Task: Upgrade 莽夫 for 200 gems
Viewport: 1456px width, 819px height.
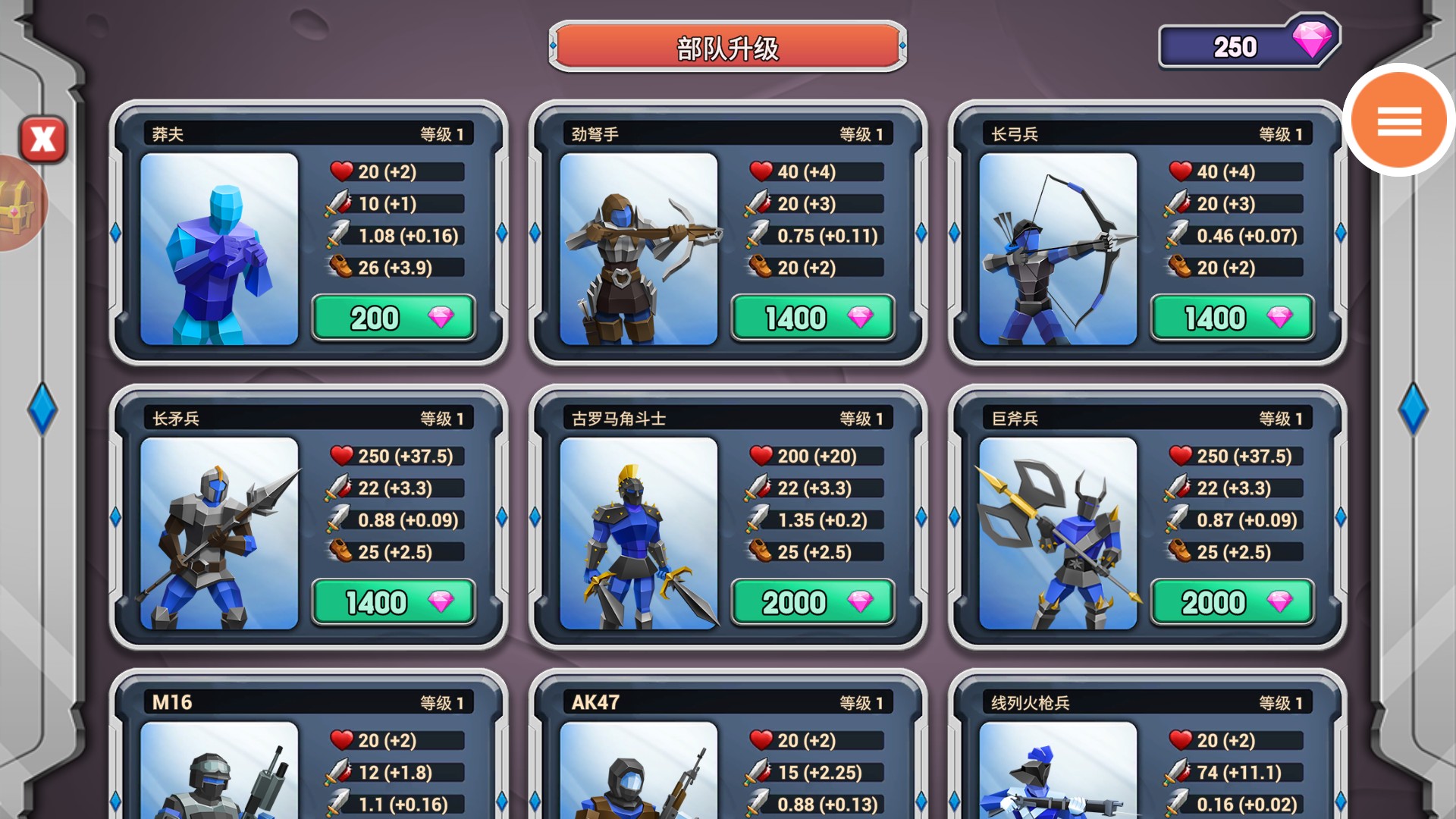Action: (x=393, y=318)
